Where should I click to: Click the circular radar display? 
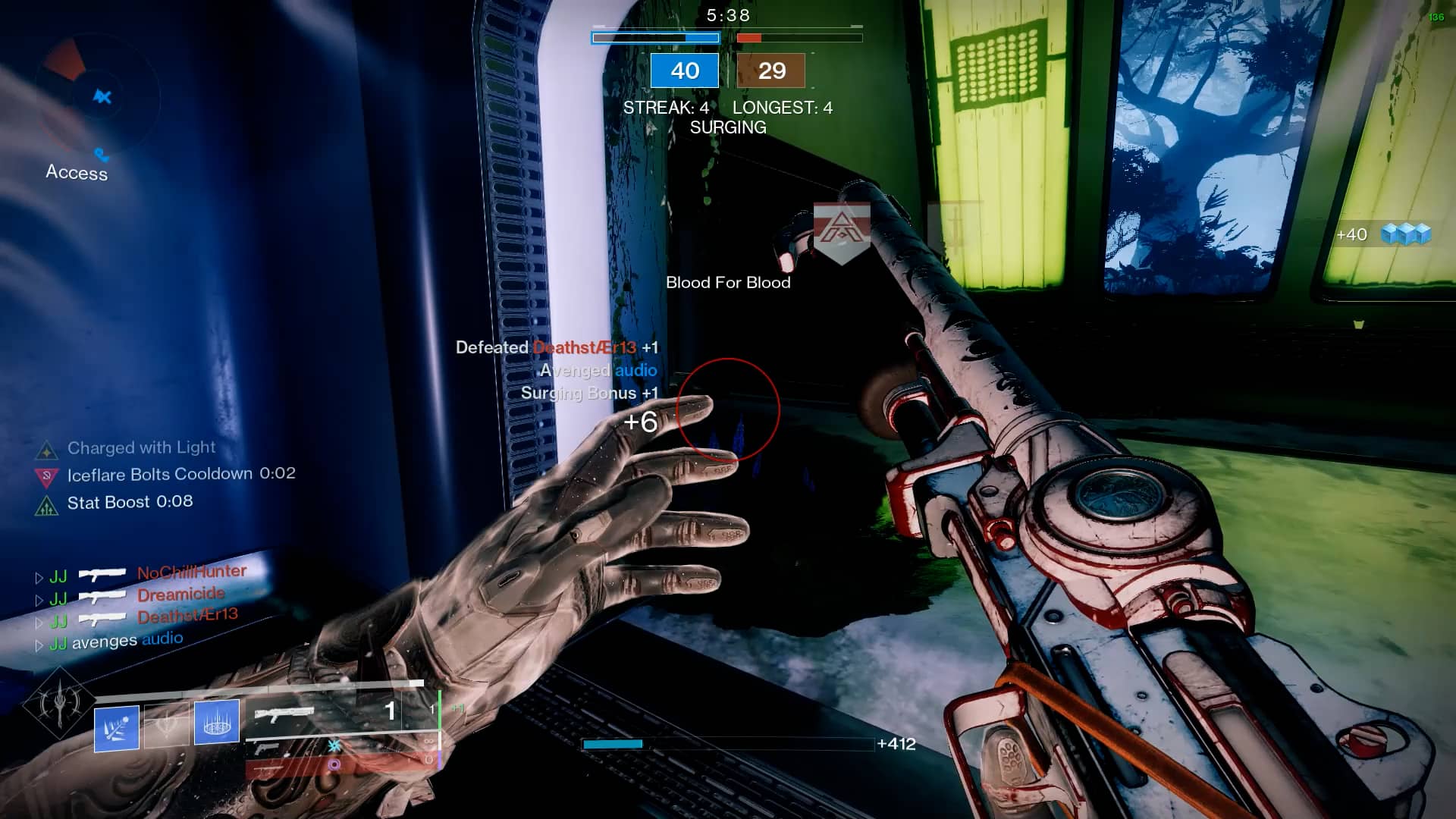pyautogui.click(x=100, y=97)
